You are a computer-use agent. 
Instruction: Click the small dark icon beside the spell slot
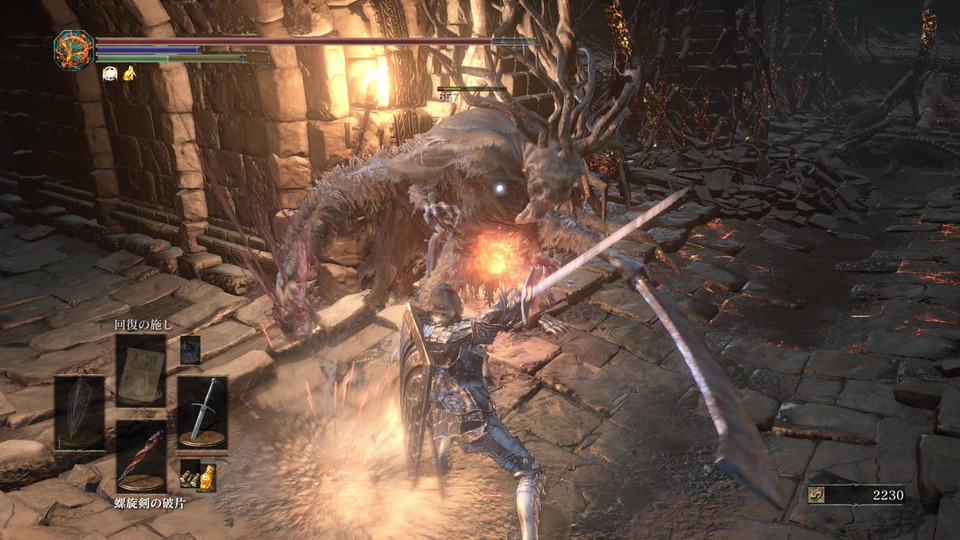click(x=190, y=349)
